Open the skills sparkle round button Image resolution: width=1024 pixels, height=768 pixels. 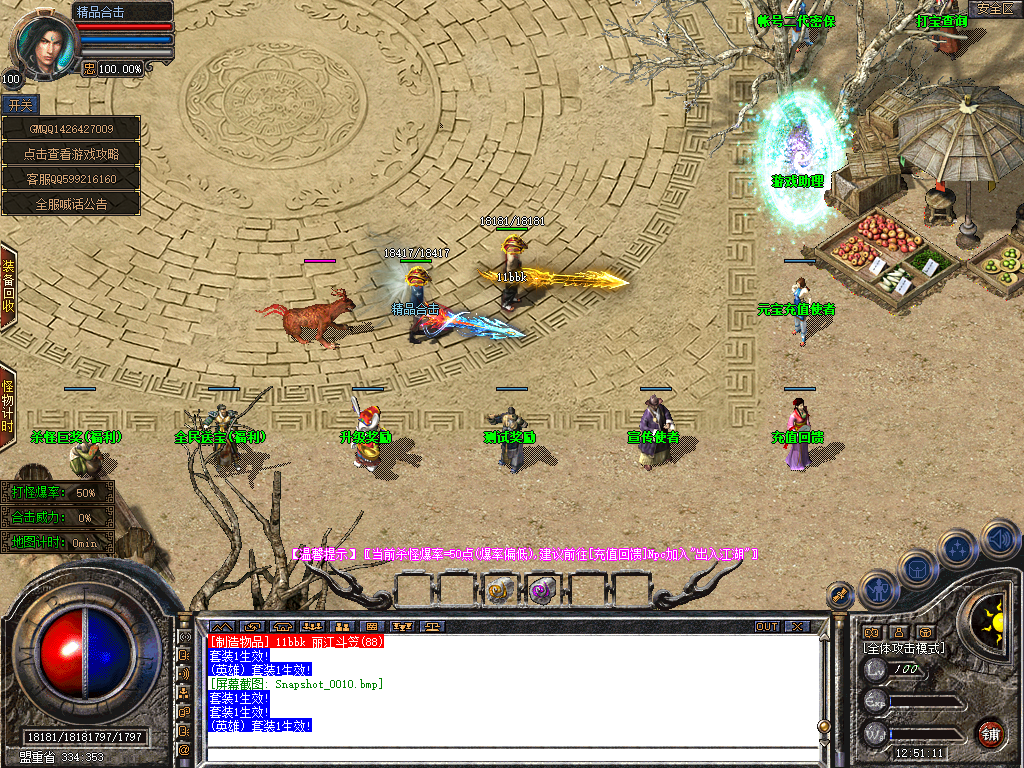(x=958, y=547)
